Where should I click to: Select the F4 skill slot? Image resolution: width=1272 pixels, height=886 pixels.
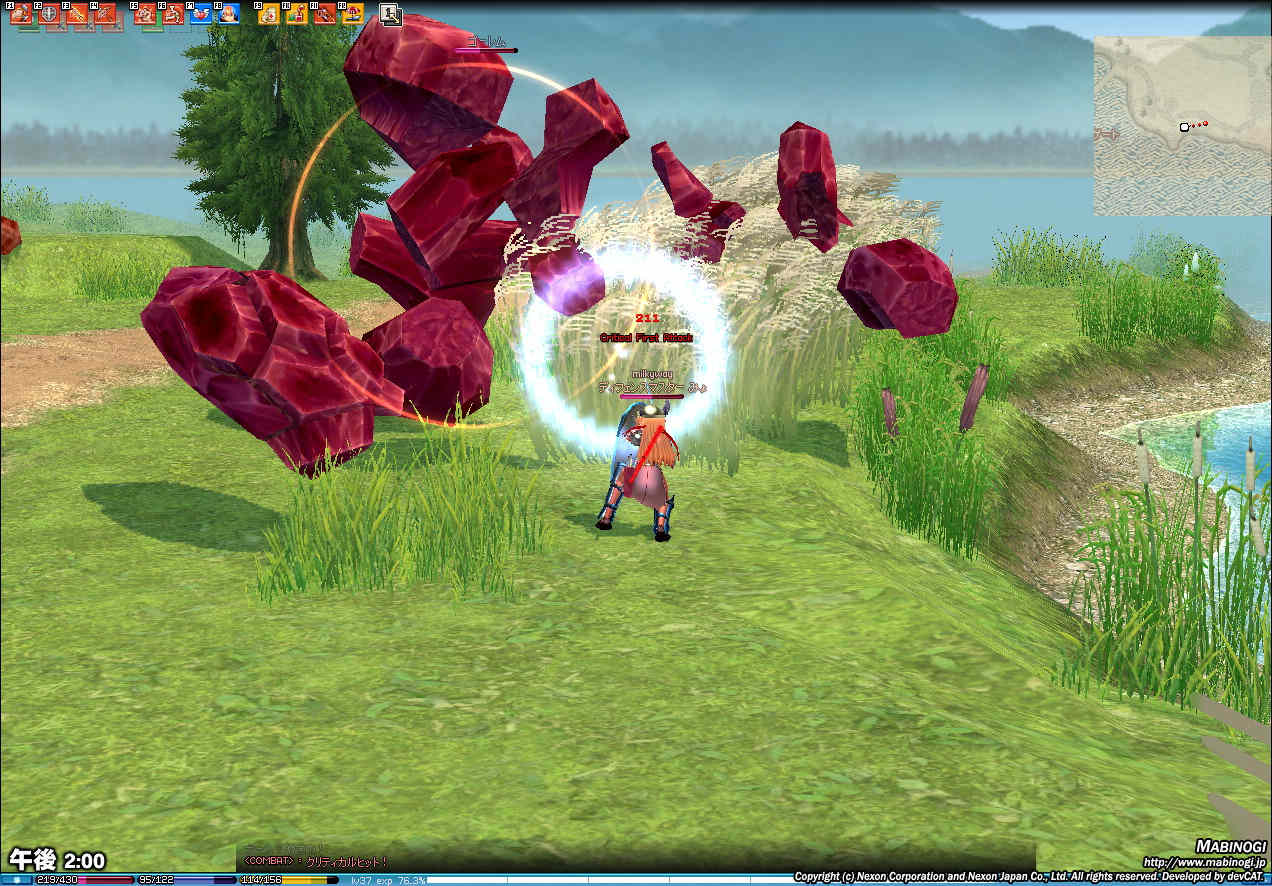pos(105,14)
